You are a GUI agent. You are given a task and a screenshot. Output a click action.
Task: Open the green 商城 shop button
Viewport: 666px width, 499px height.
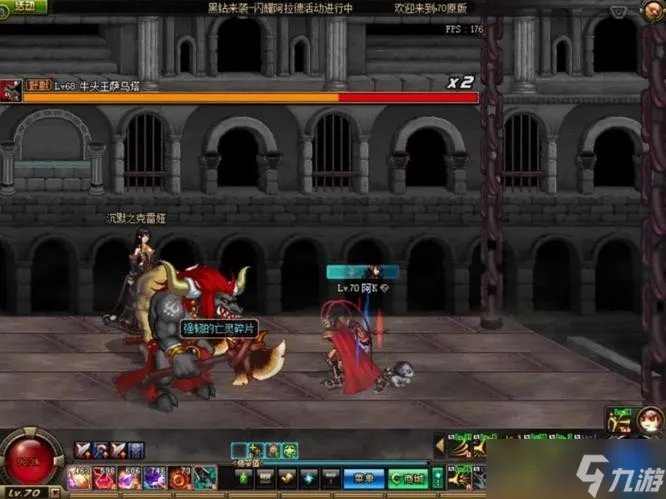pyautogui.click(x=406, y=479)
